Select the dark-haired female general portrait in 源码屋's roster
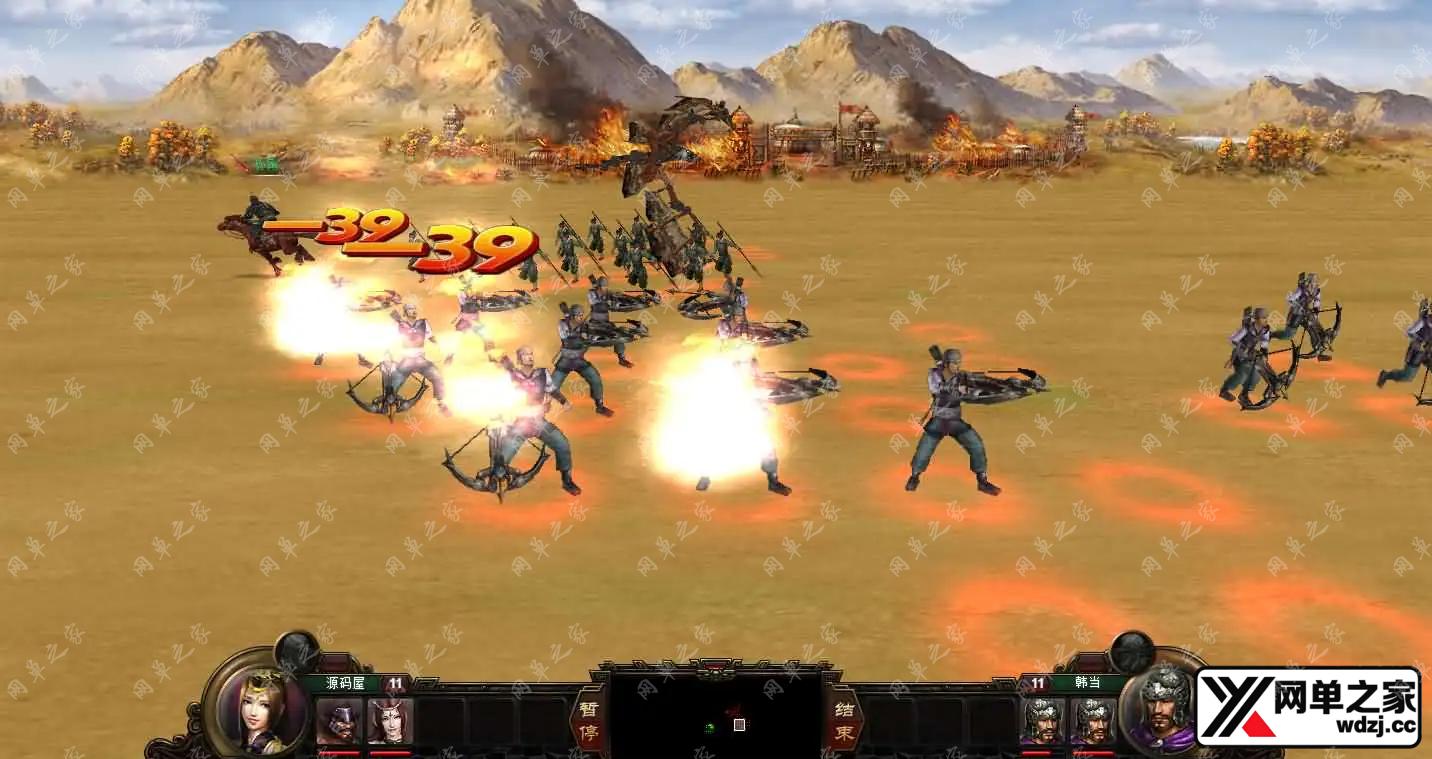The height and width of the screenshot is (759, 1432). coord(390,721)
